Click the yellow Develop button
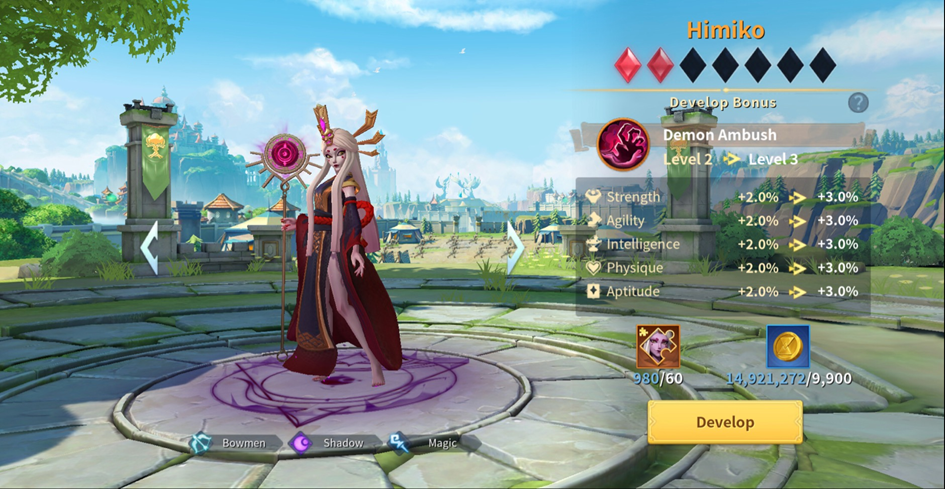945x489 pixels. click(x=725, y=422)
